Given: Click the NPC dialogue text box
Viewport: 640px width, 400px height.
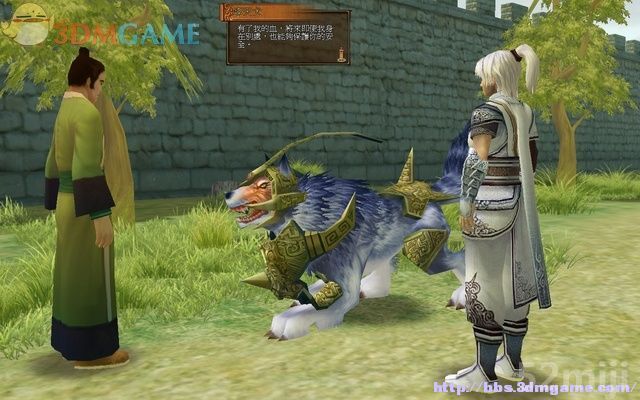Looking at the screenshot, I should (x=287, y=38).
